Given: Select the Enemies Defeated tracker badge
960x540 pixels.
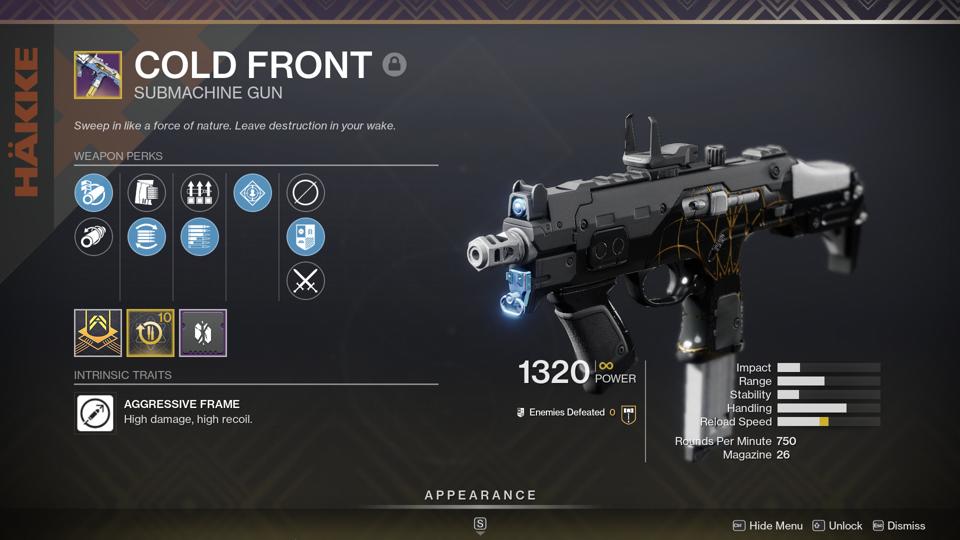Looking at the screenshot, I should 628,413.
